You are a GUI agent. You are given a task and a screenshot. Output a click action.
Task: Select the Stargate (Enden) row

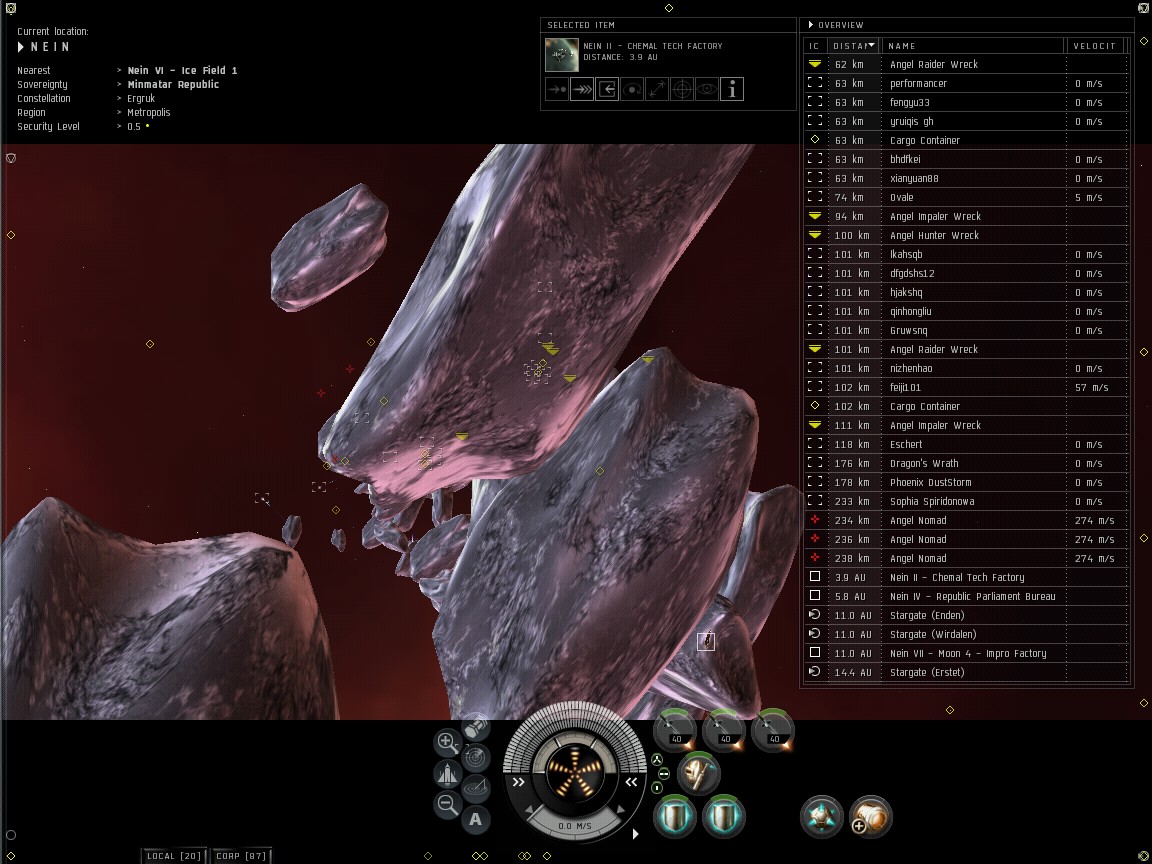coord(933,615)
